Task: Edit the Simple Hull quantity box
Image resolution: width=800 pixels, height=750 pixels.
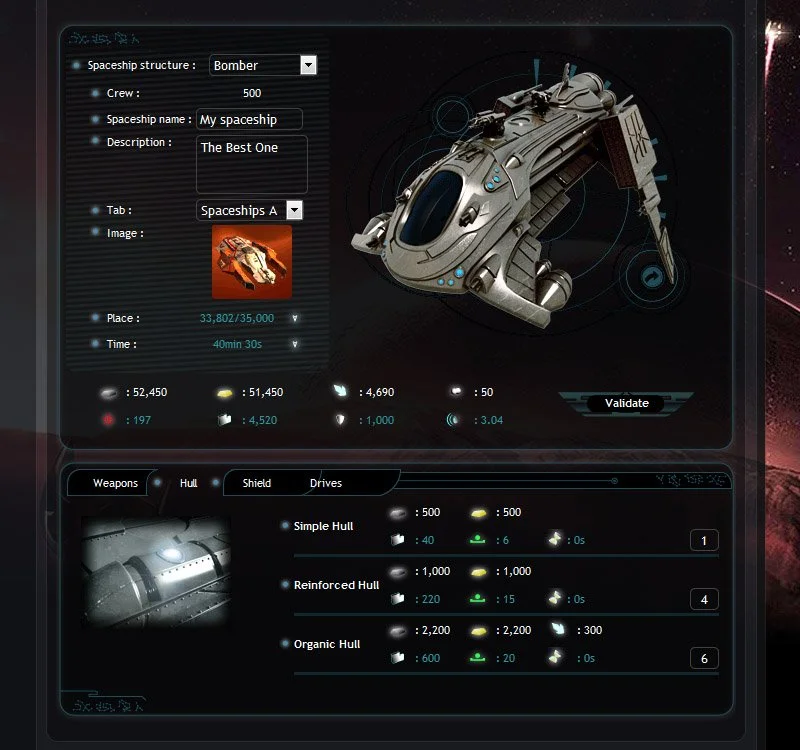Action: [704, 541]
